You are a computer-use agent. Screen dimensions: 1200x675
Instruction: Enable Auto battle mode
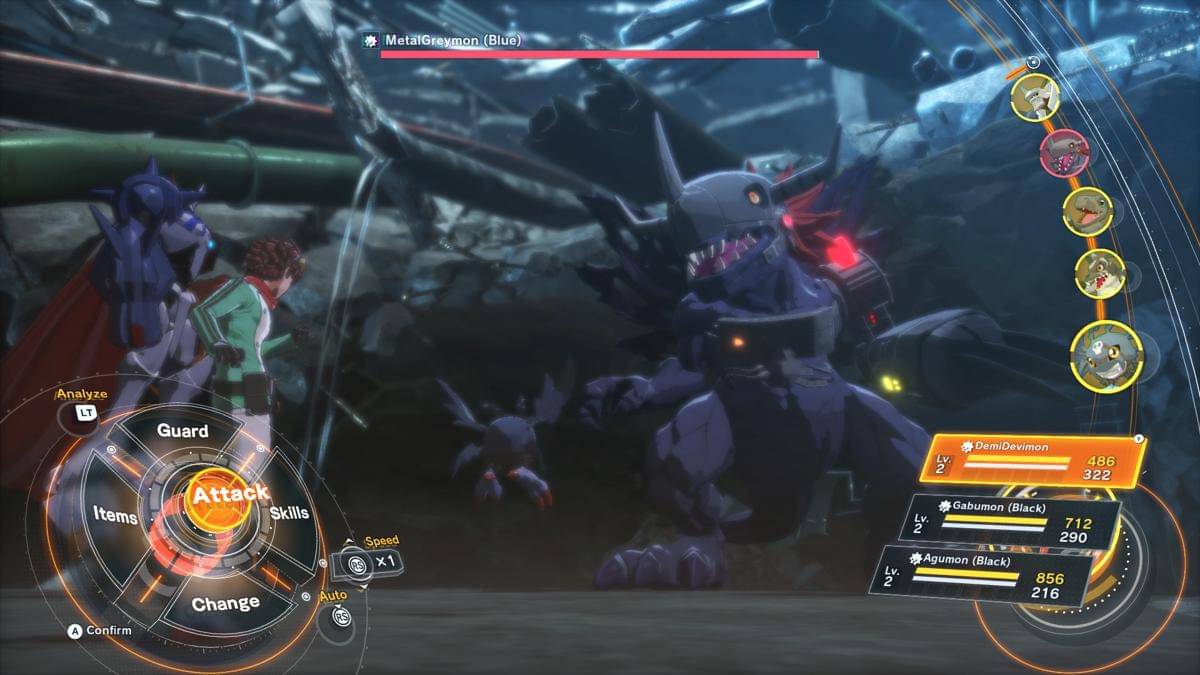tap(334, 616)
